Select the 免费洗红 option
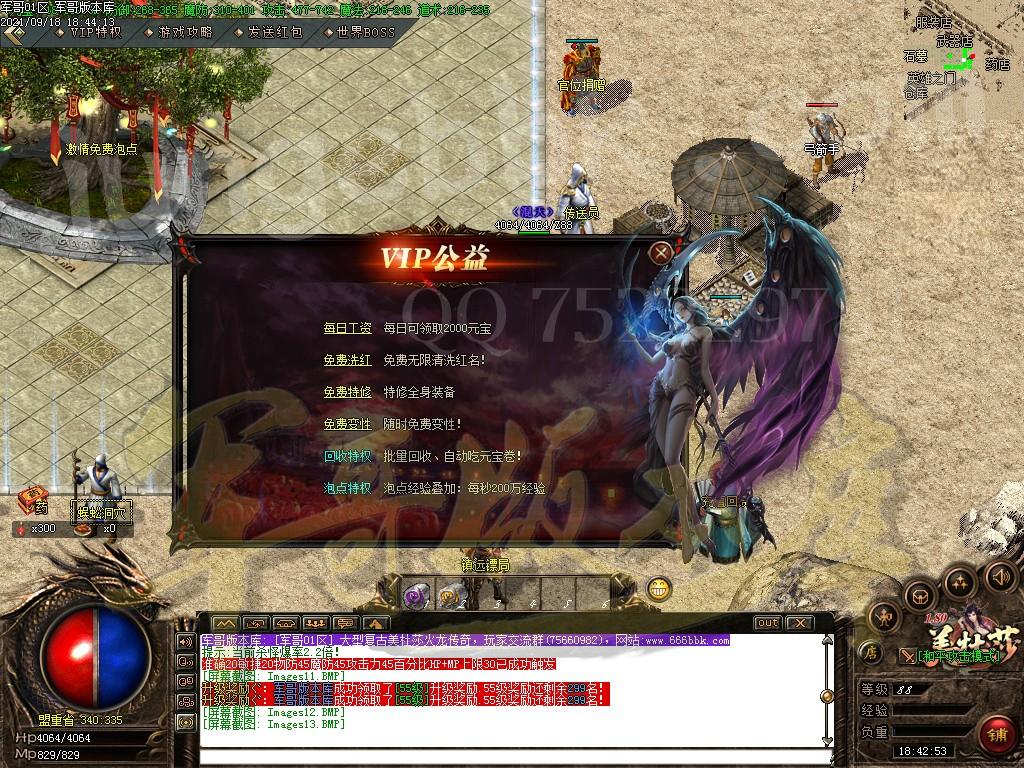 [x=347, y=360]
